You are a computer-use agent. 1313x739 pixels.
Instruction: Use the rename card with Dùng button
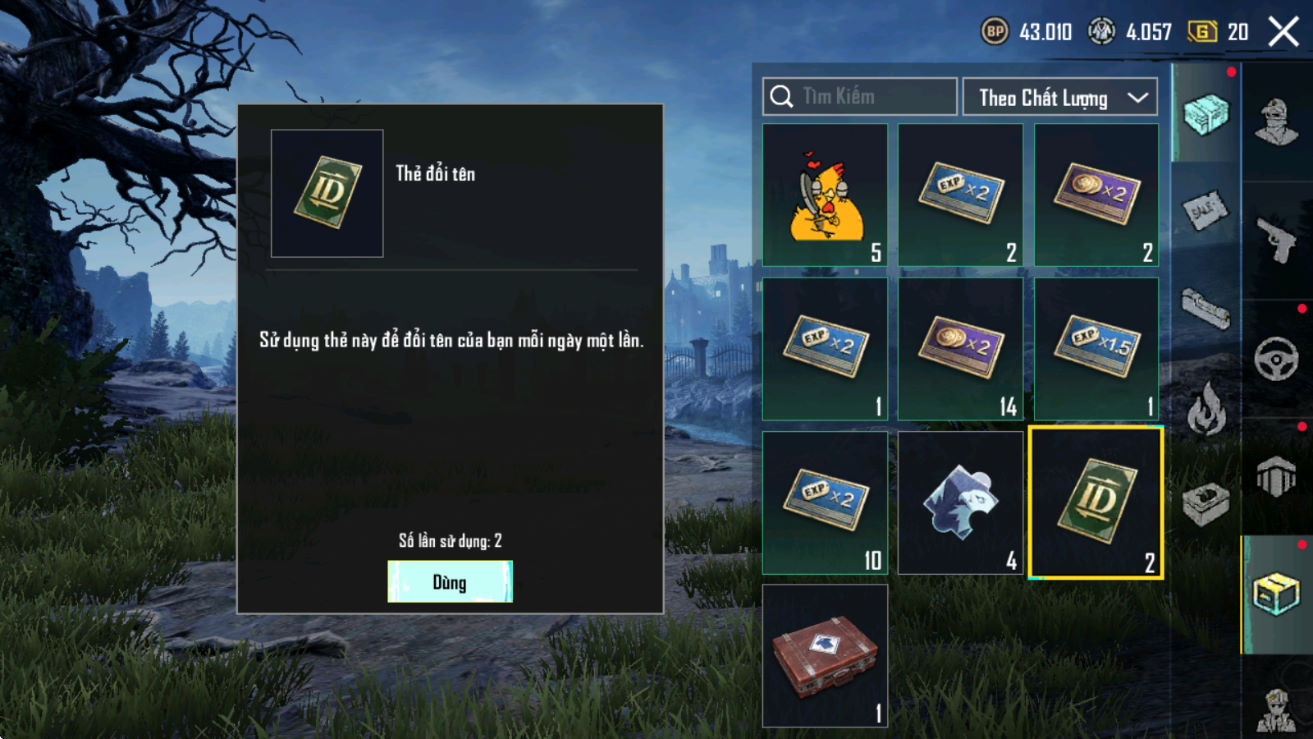(x=450, y=581)
